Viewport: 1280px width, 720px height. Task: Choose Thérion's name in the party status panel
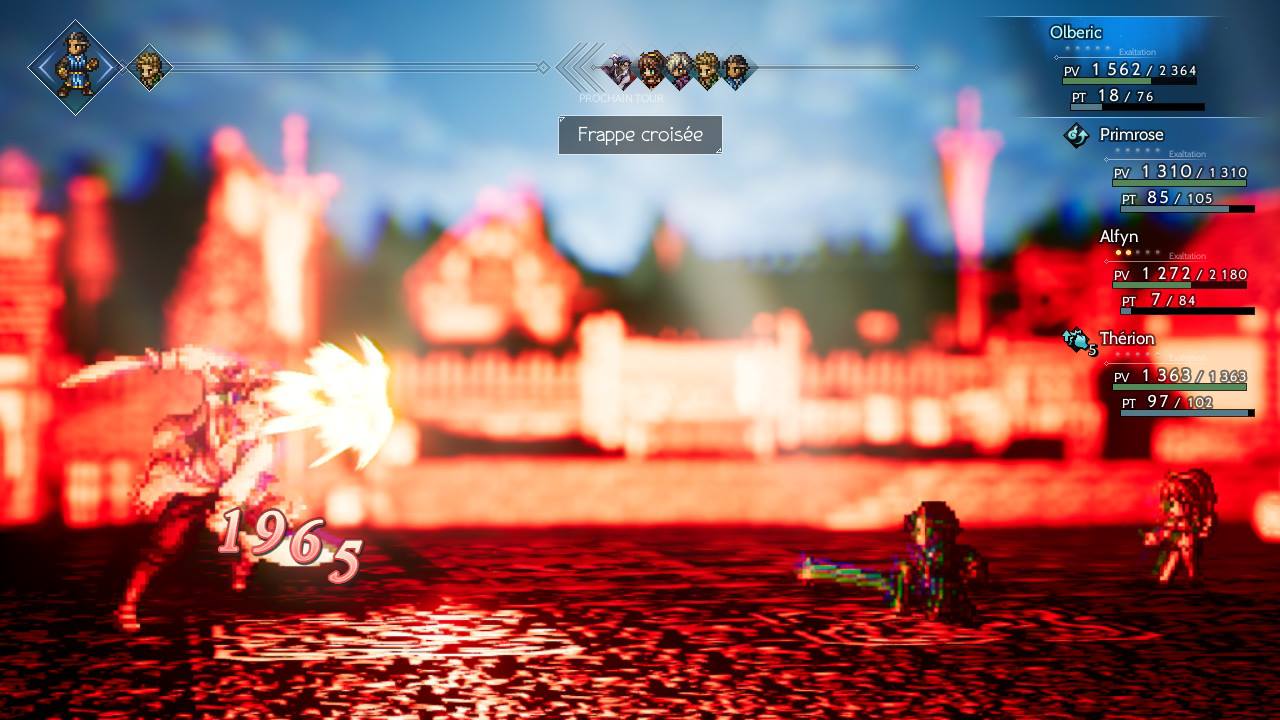click(x=1126, y=339)
